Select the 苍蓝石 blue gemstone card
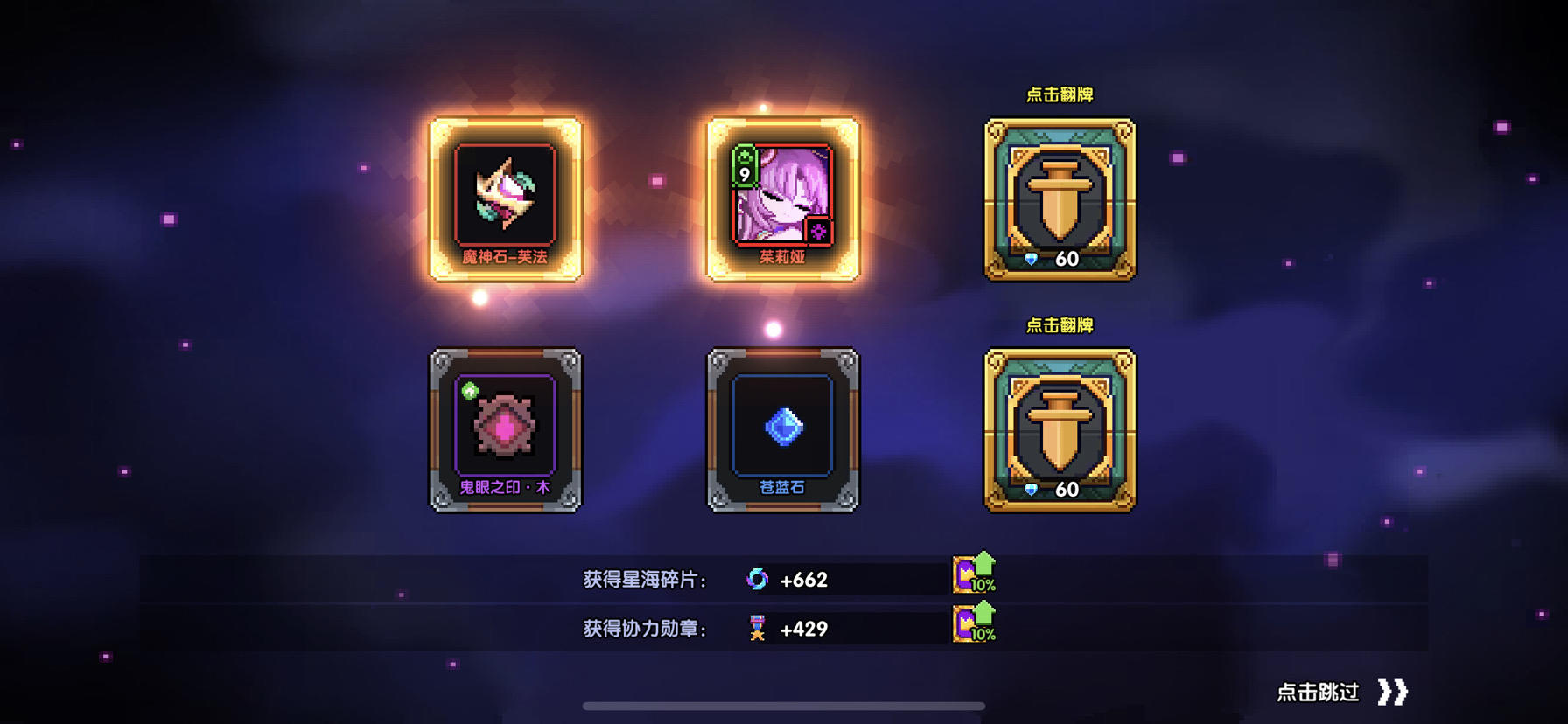 (x=781, y=428)
